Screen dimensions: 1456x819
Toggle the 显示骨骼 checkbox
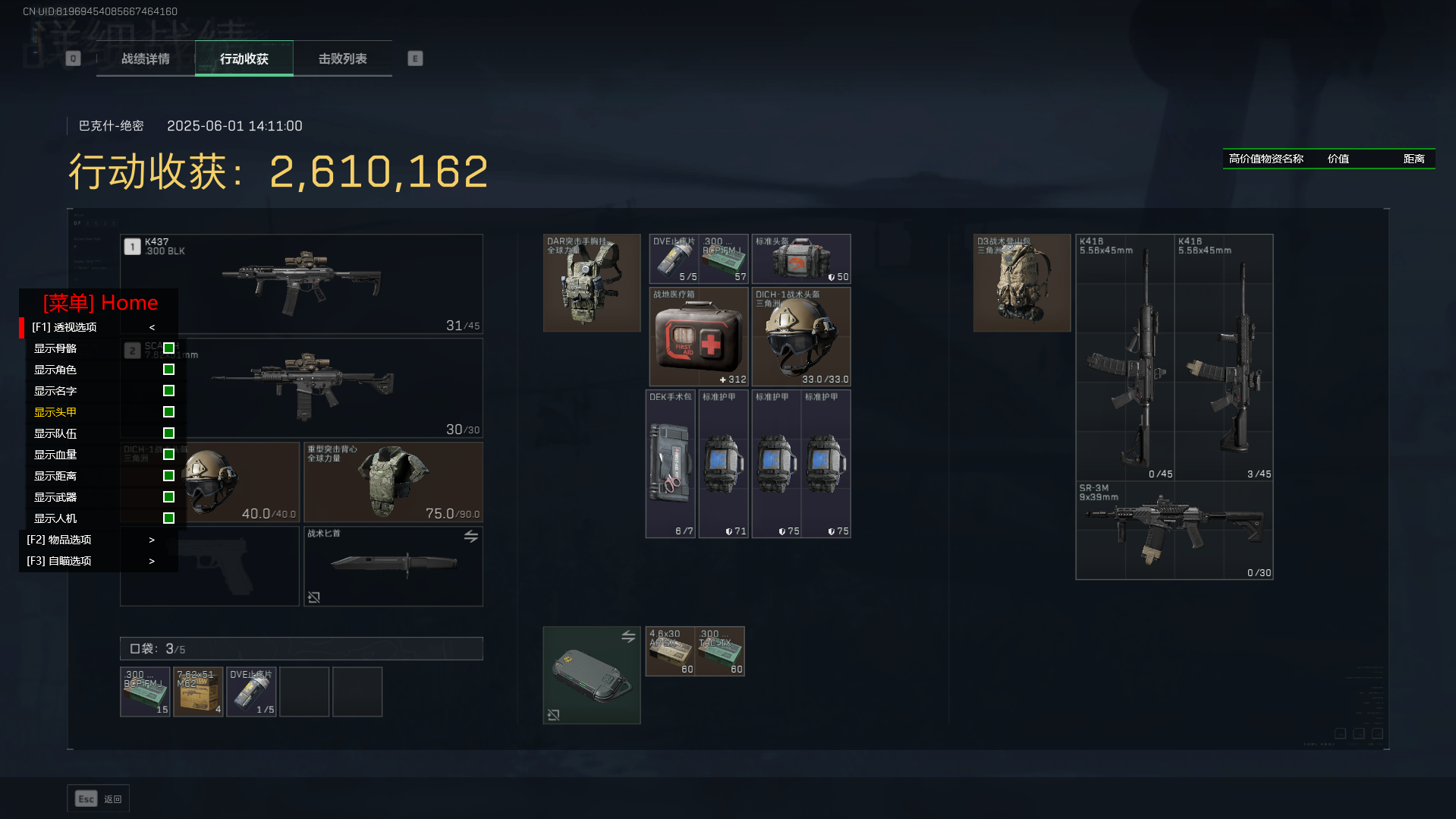tap(168, 348)
